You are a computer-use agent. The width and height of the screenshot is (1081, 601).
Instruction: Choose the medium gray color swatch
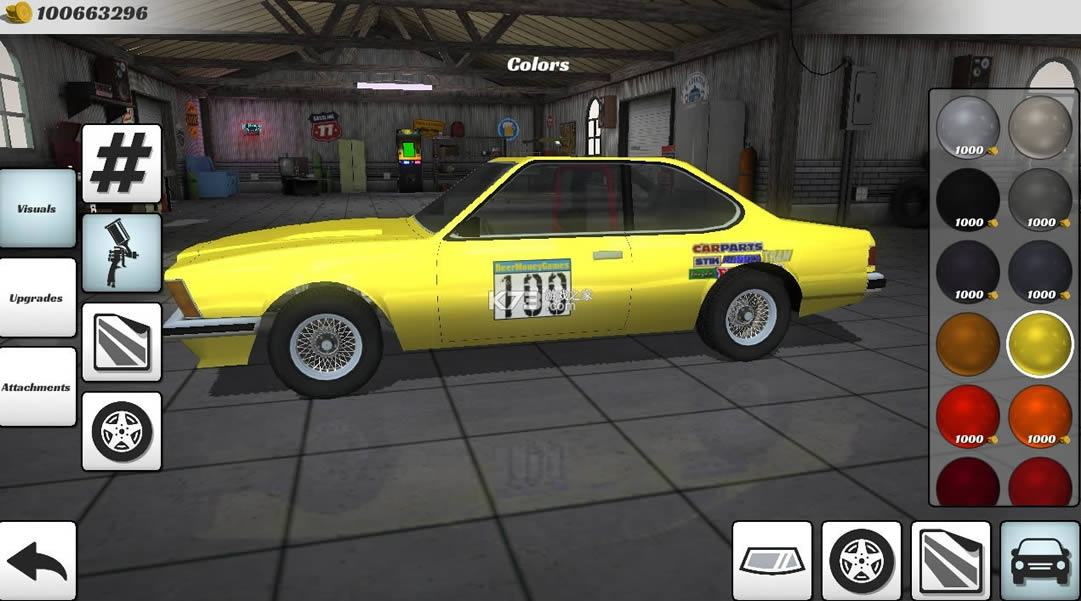click(x=1040, y=200)
